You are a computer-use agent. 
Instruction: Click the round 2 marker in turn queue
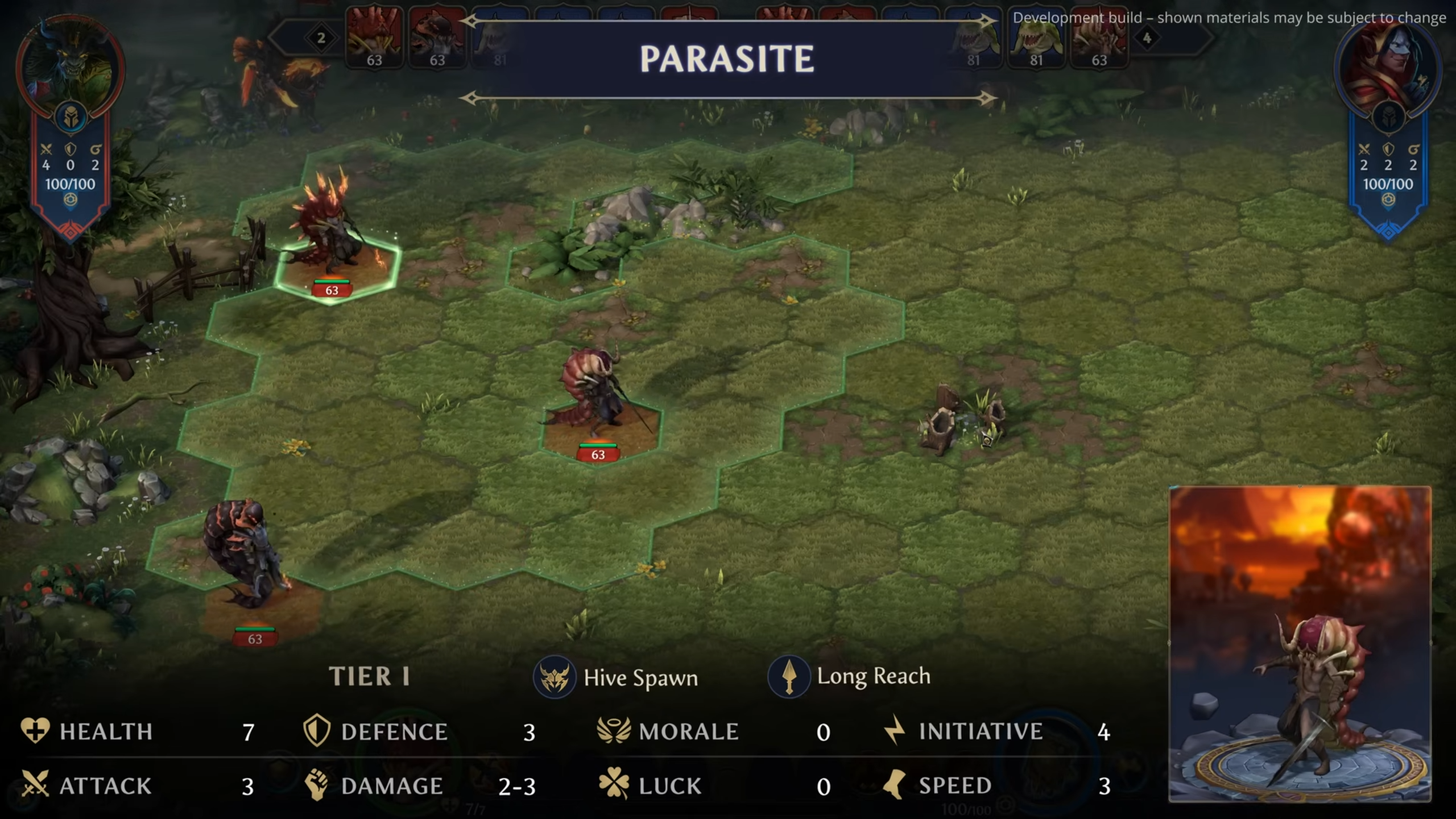tap(321, 38)
